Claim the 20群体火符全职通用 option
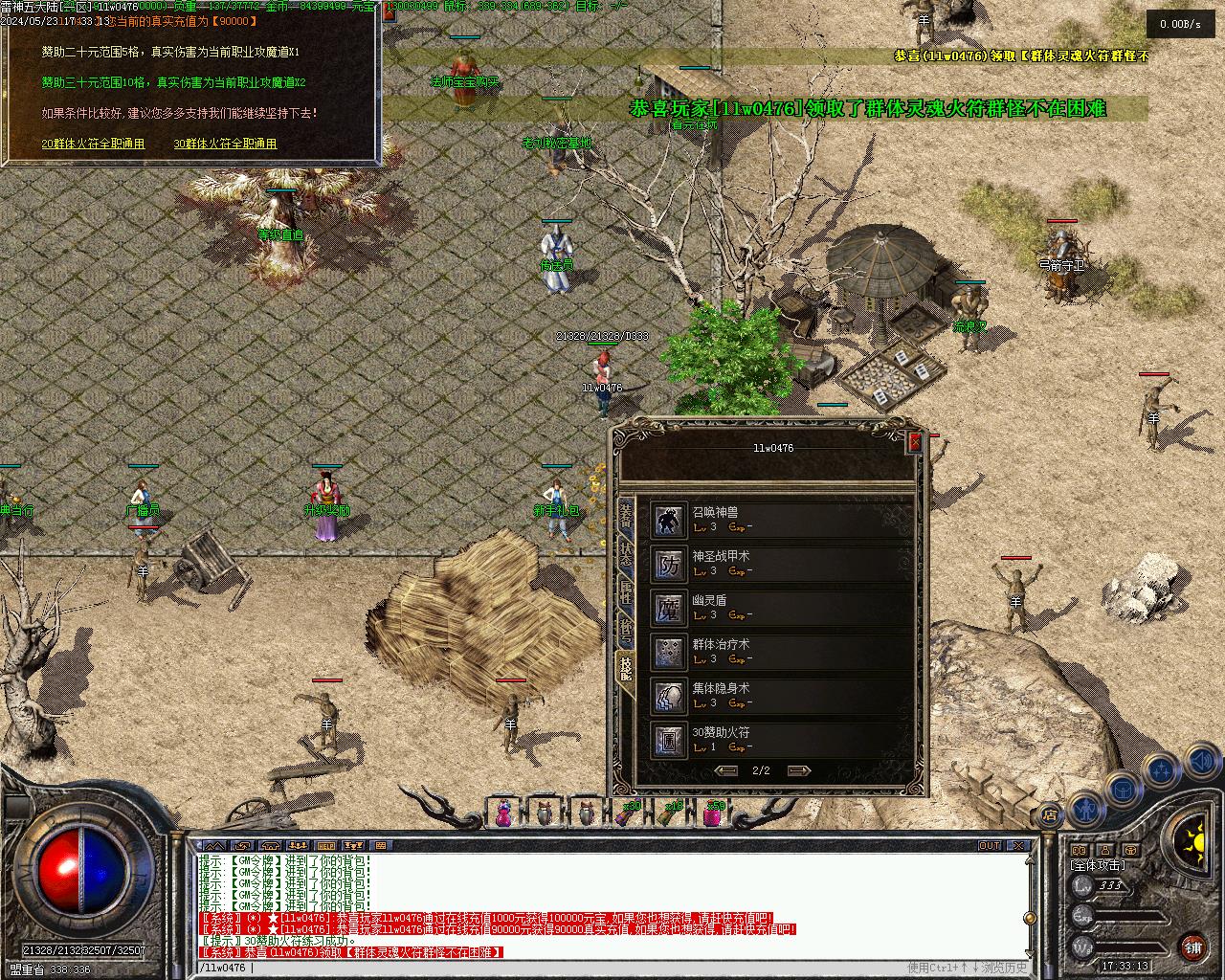This screenshot has height=980, width=1225. click(93, 144)
